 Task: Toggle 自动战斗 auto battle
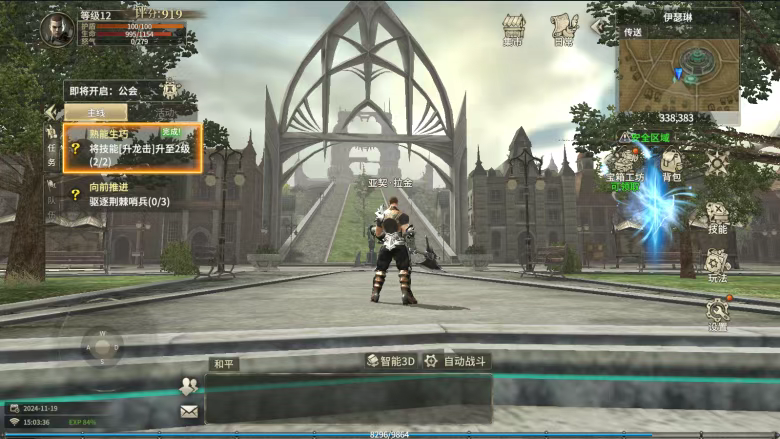pyautogui.click(x=456, y=361)
